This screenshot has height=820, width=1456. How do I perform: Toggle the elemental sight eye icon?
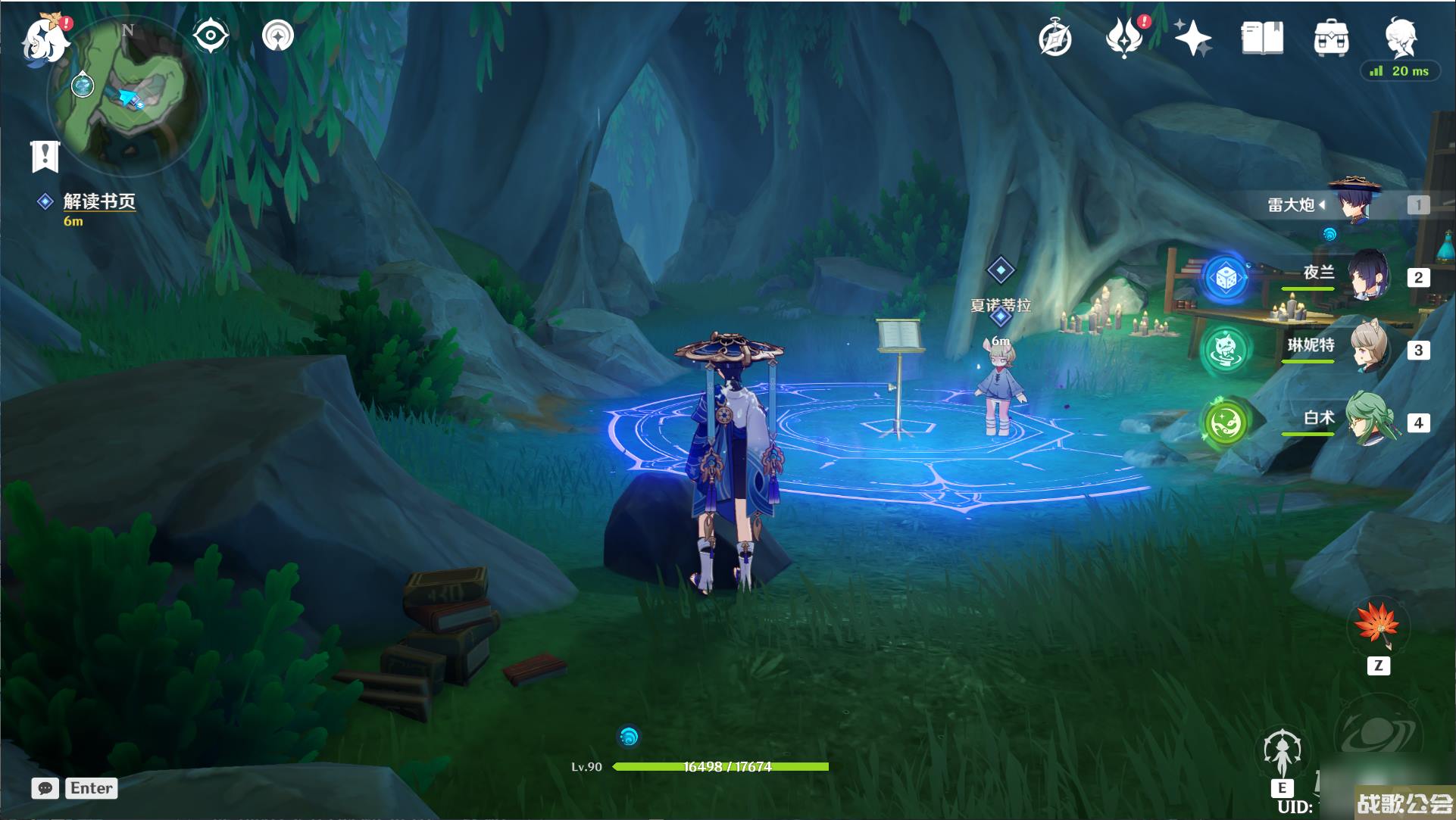[x=211, y=36]
